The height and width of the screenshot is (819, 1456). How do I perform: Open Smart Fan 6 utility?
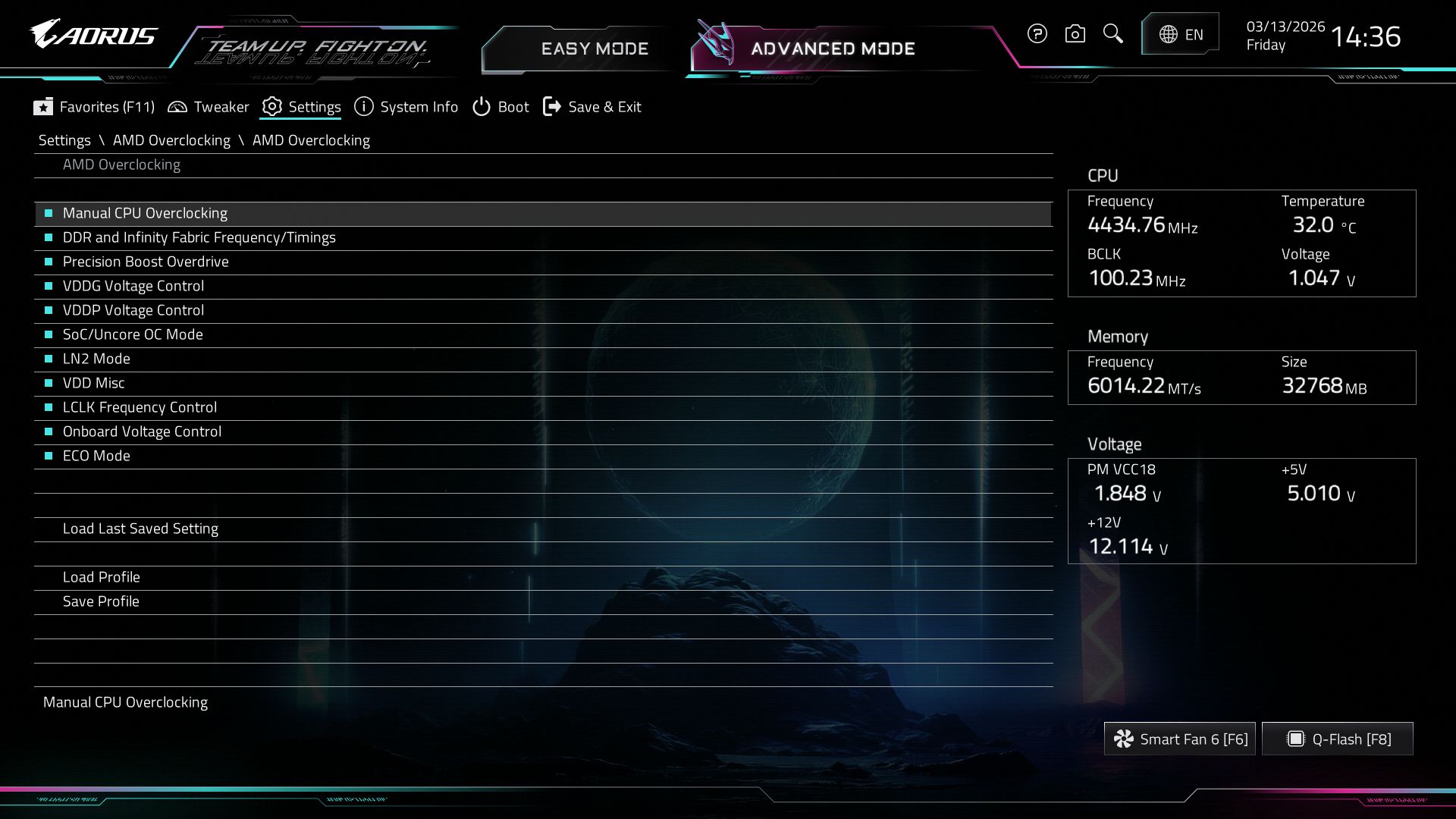click(x=1180, y=739)
